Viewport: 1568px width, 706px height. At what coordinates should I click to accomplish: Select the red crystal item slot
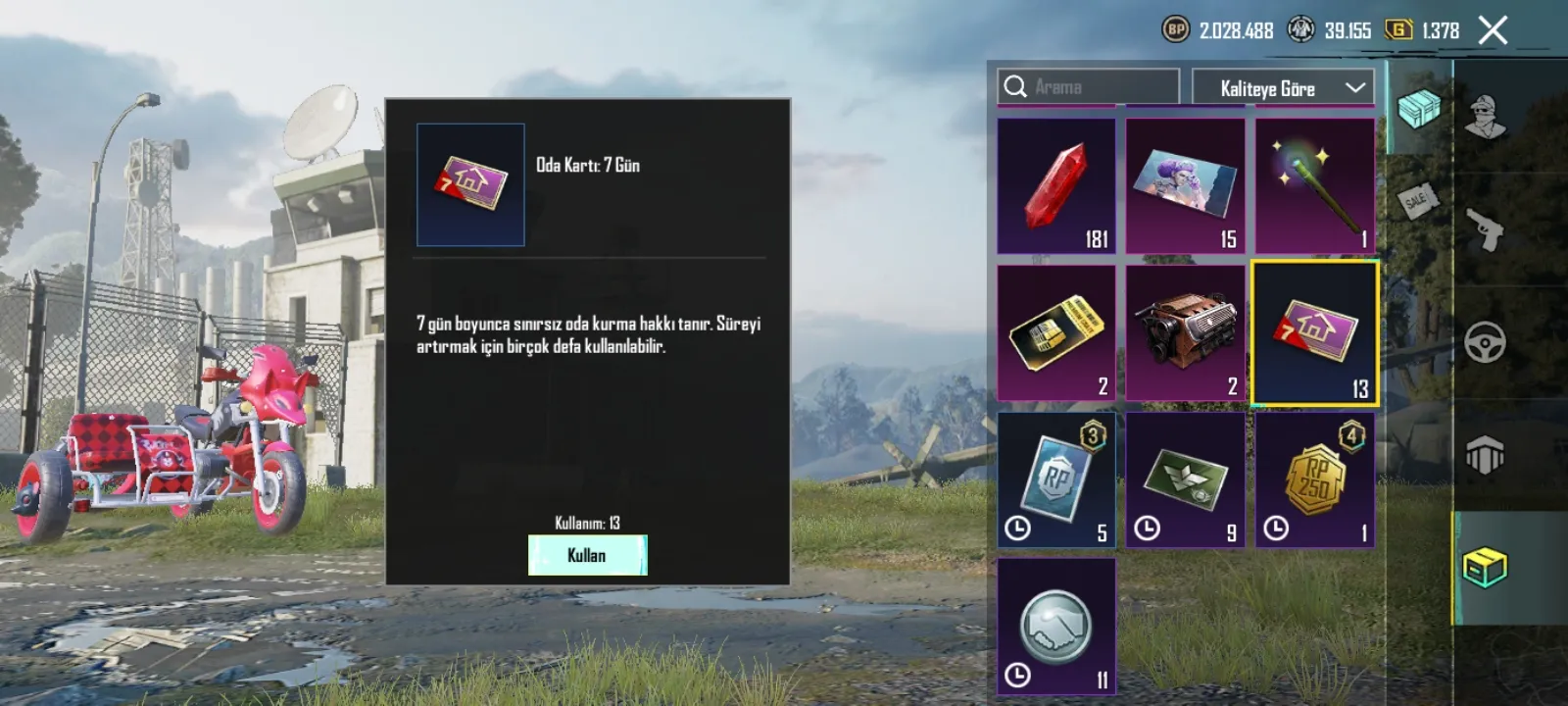[x=1056, y=186]
